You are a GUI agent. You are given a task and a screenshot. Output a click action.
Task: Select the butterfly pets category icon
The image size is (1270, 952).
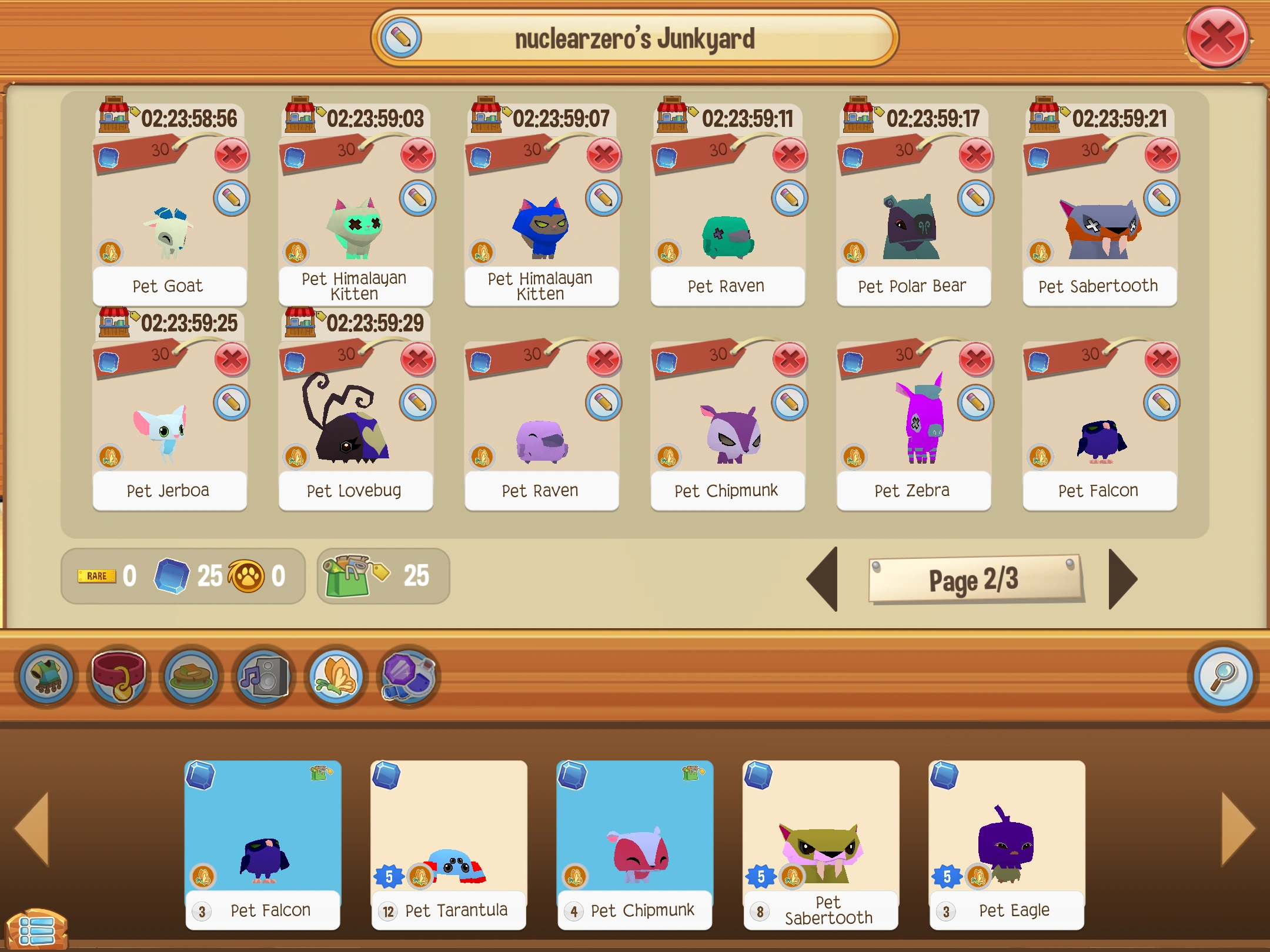point(335,676)
